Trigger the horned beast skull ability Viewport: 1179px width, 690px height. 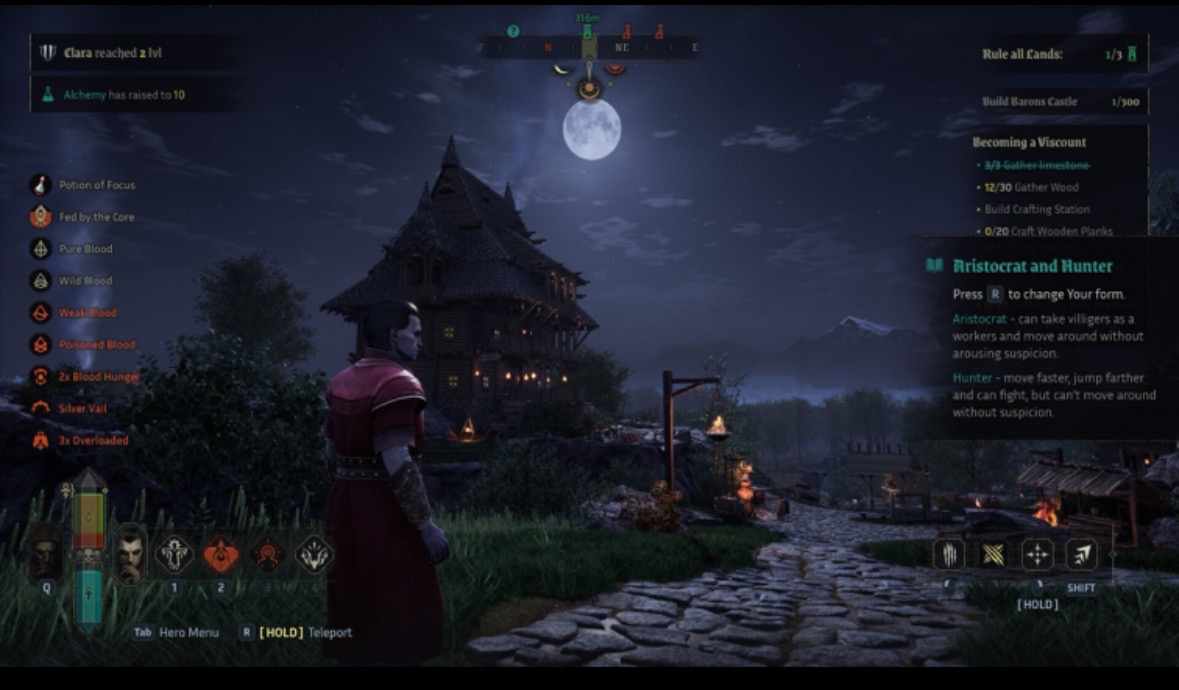(x=314, y=553)
